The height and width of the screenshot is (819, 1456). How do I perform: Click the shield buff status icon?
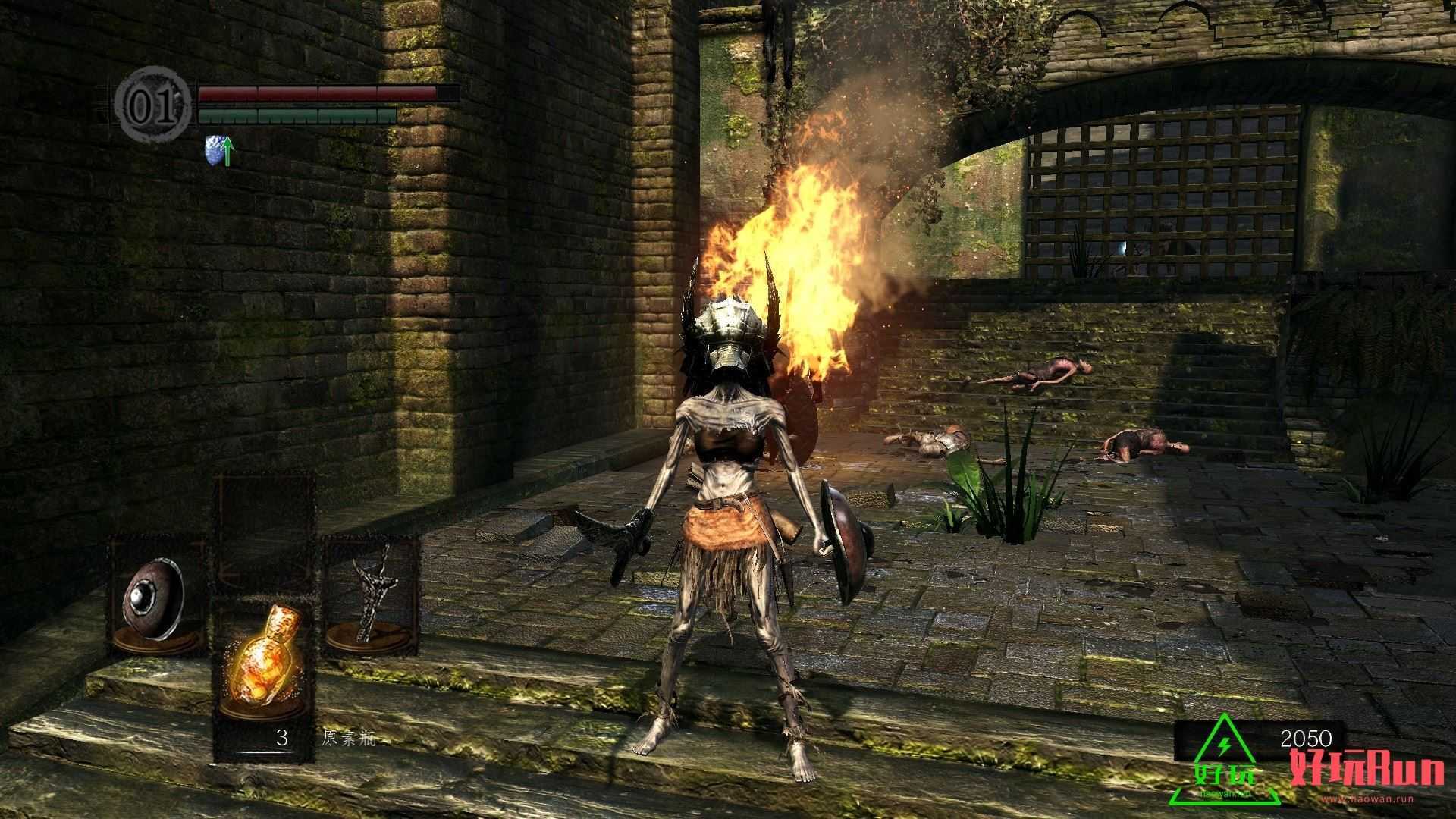click(x=219, y=152)
